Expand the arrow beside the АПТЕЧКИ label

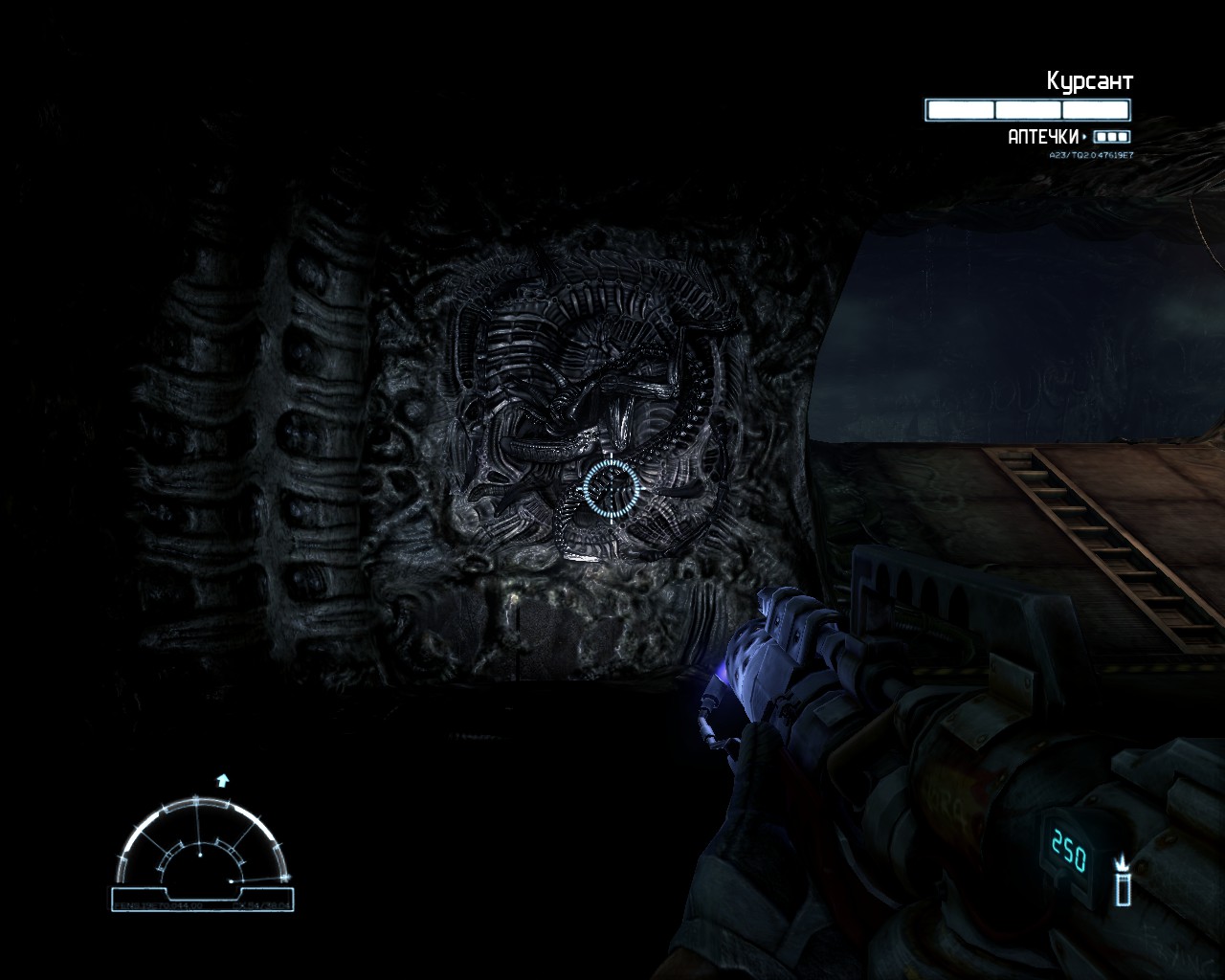pos(1083,136)
